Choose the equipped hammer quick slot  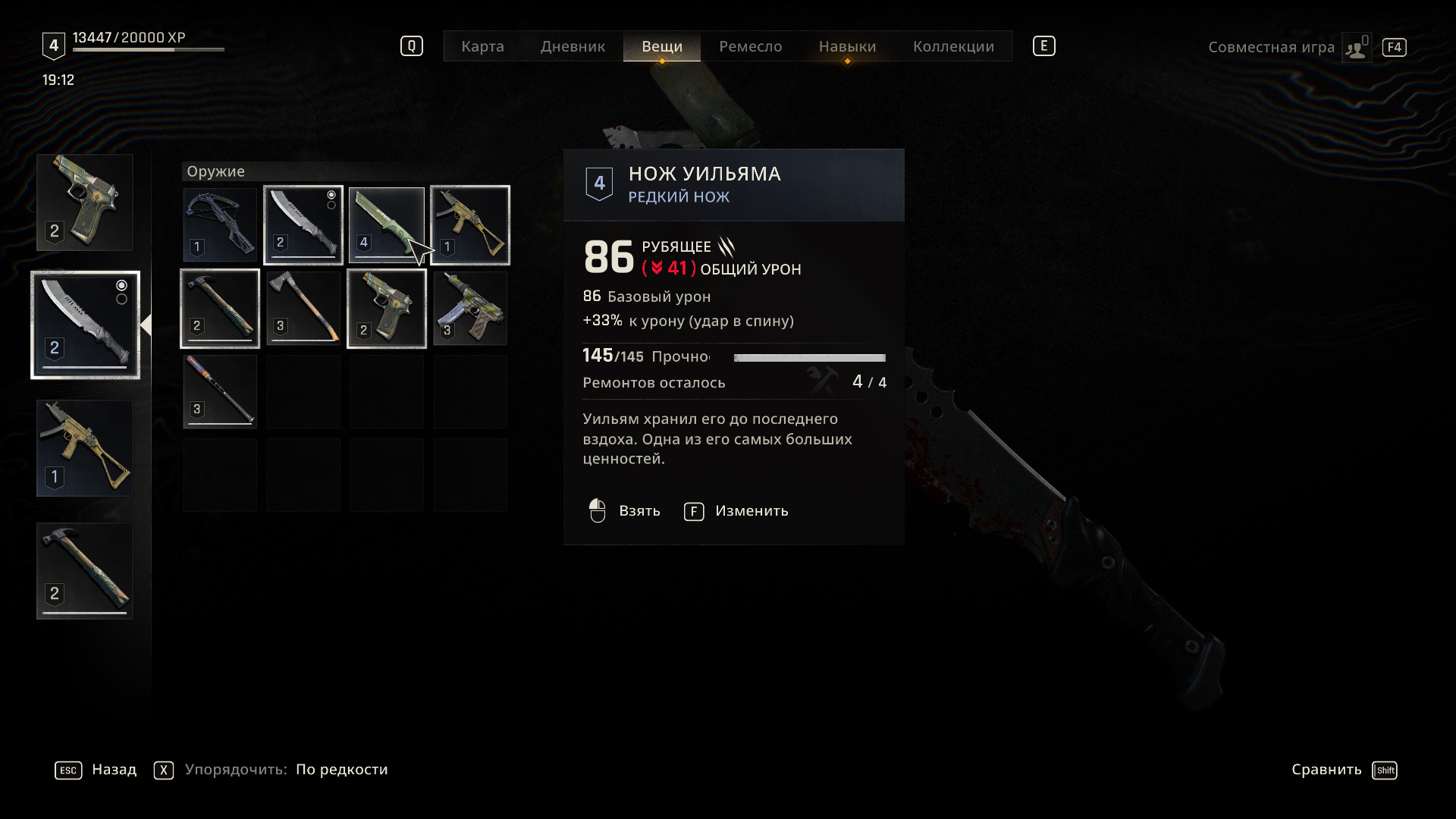tap(85, 571)
